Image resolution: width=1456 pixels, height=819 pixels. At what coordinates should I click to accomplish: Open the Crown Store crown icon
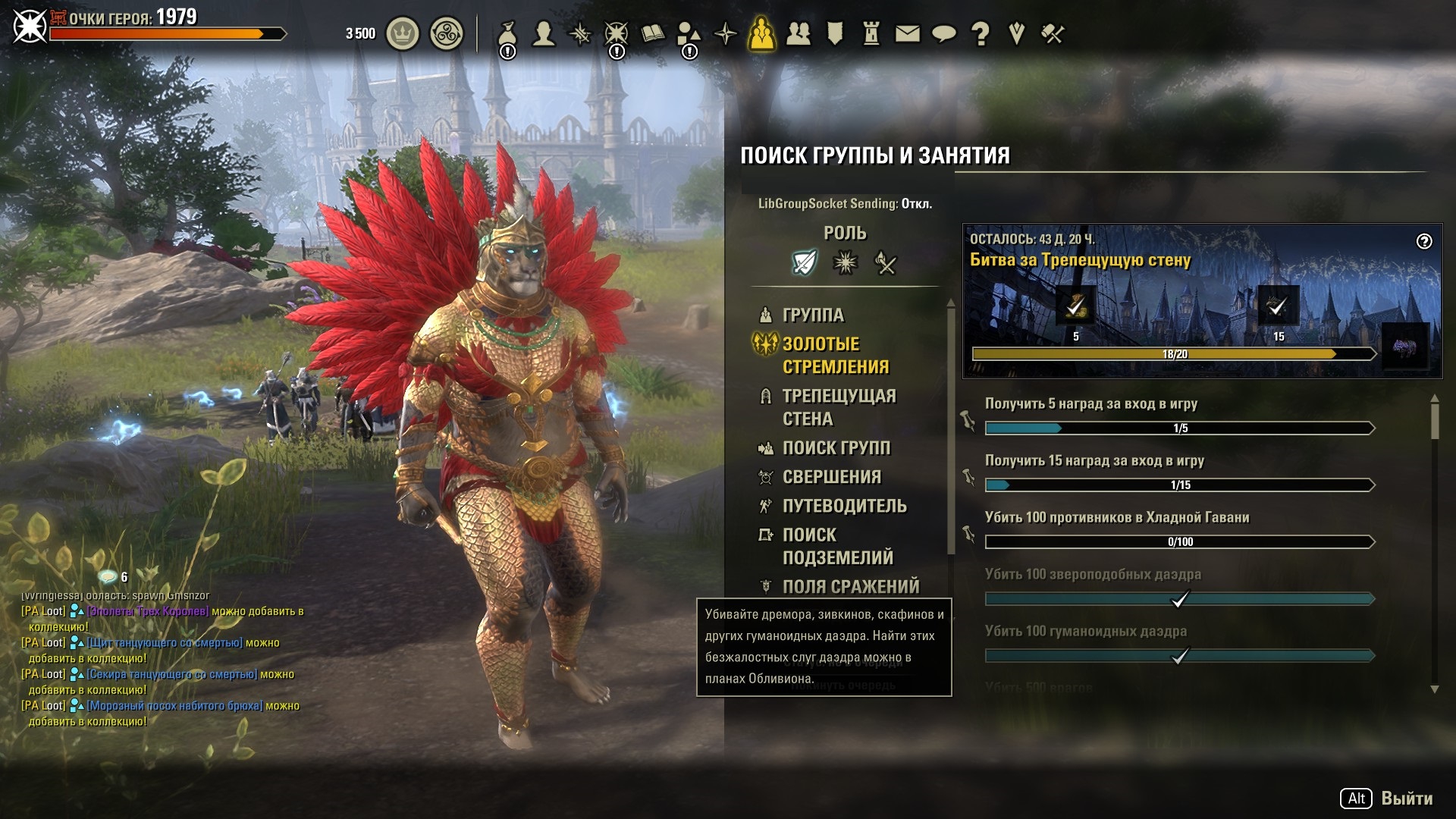tap(403, 34)
